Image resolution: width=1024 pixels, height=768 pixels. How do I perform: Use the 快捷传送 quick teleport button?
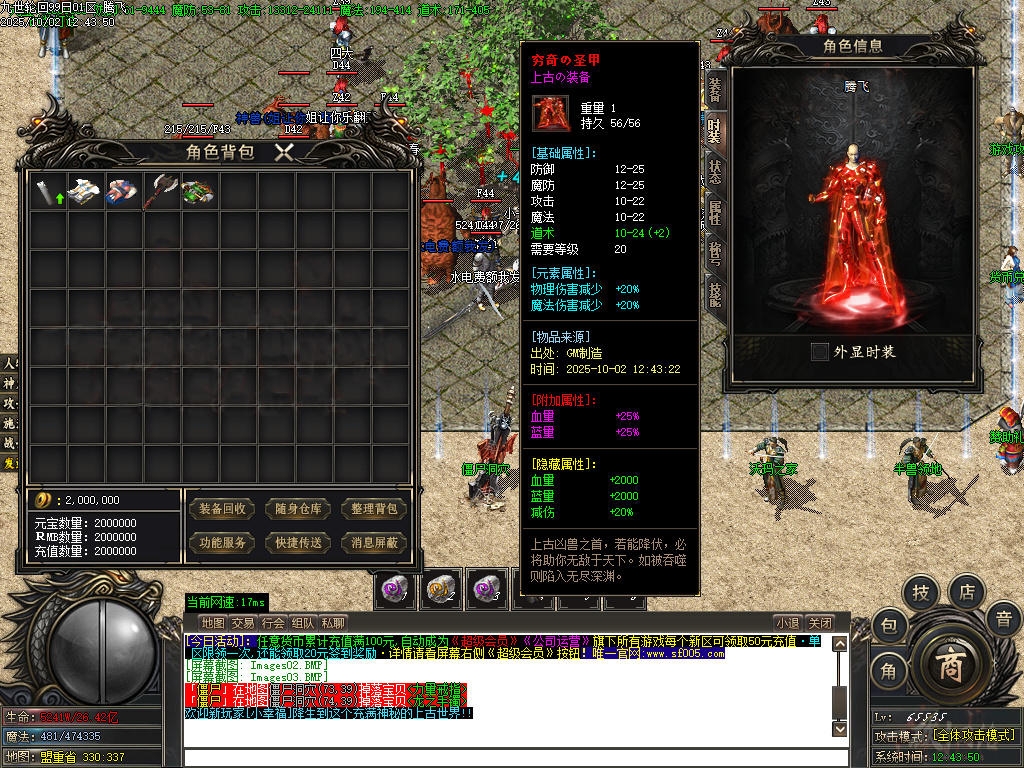tap(299, 543)
